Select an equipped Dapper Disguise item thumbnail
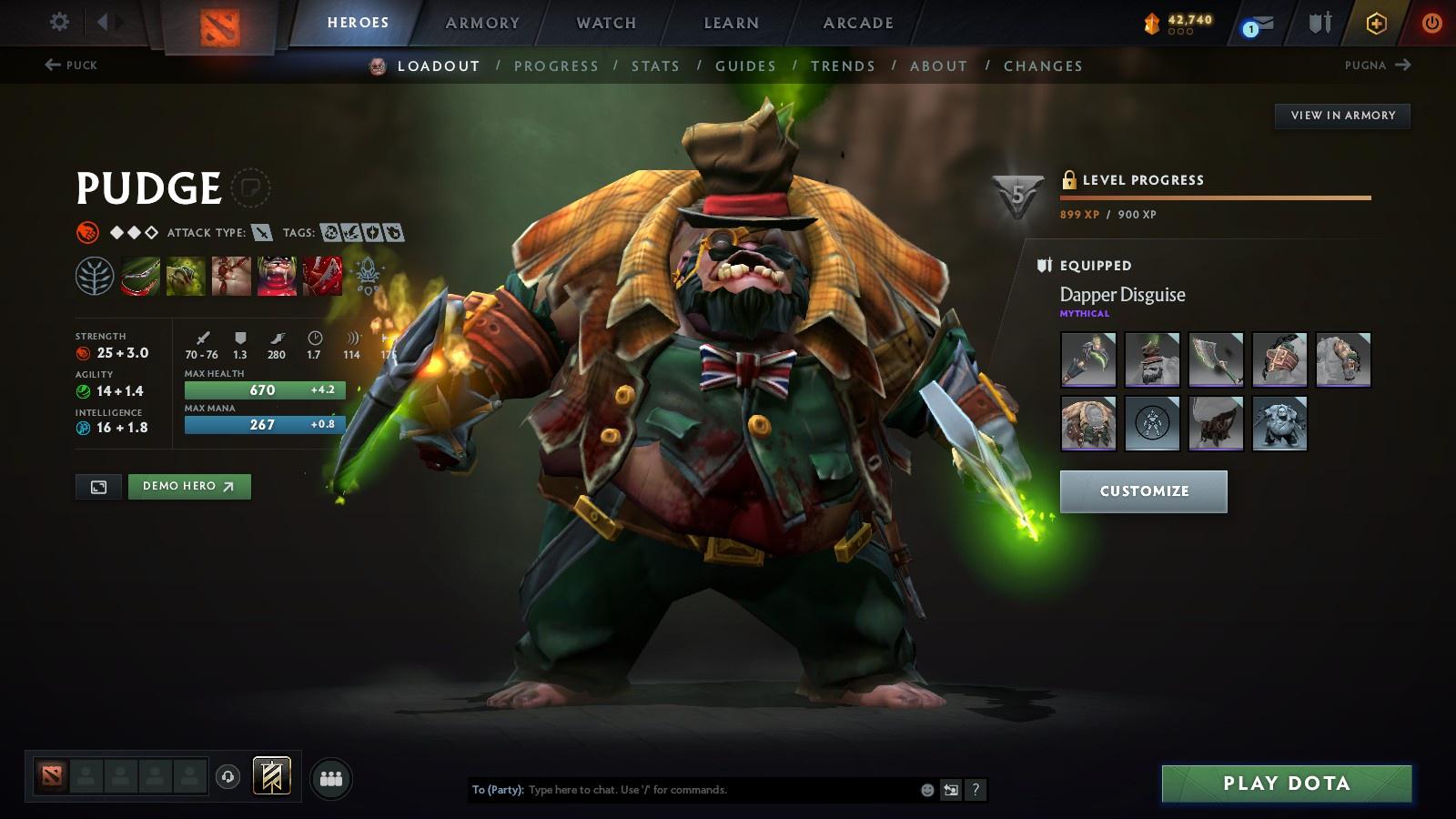The height and width of the screenshot is (819, 1456). pos(1088,360)
